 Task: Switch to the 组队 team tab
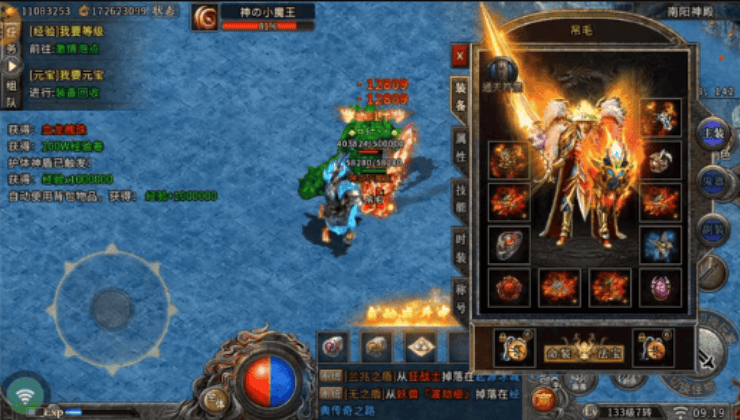pyautogui.click(x=10, y=93)
